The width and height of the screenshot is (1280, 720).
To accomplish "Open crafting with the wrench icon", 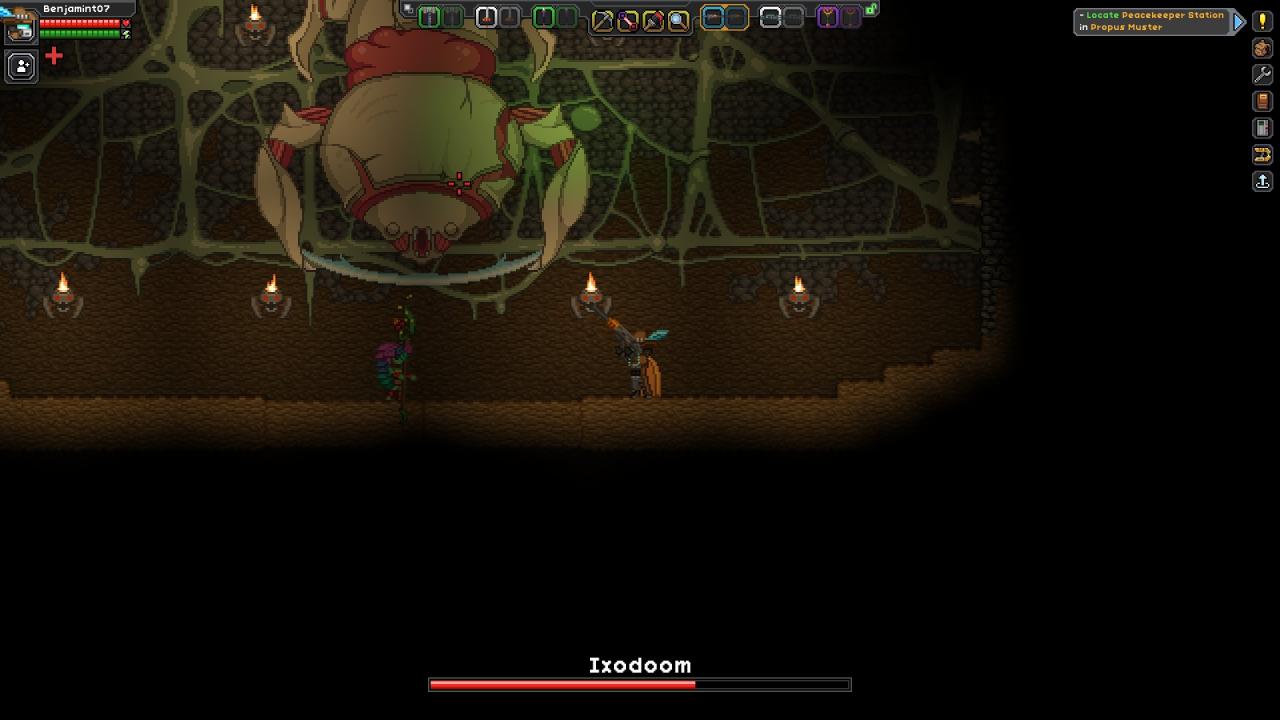I will click(1262, 75).
